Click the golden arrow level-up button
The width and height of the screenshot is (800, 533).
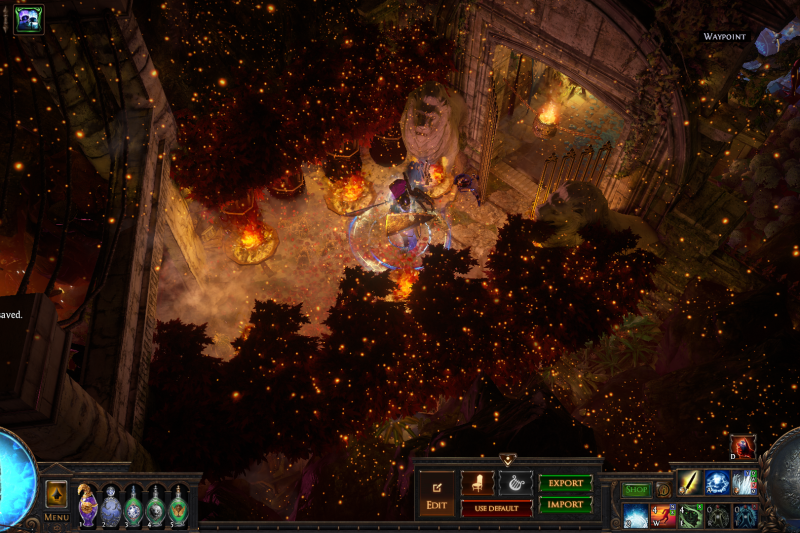56,494
